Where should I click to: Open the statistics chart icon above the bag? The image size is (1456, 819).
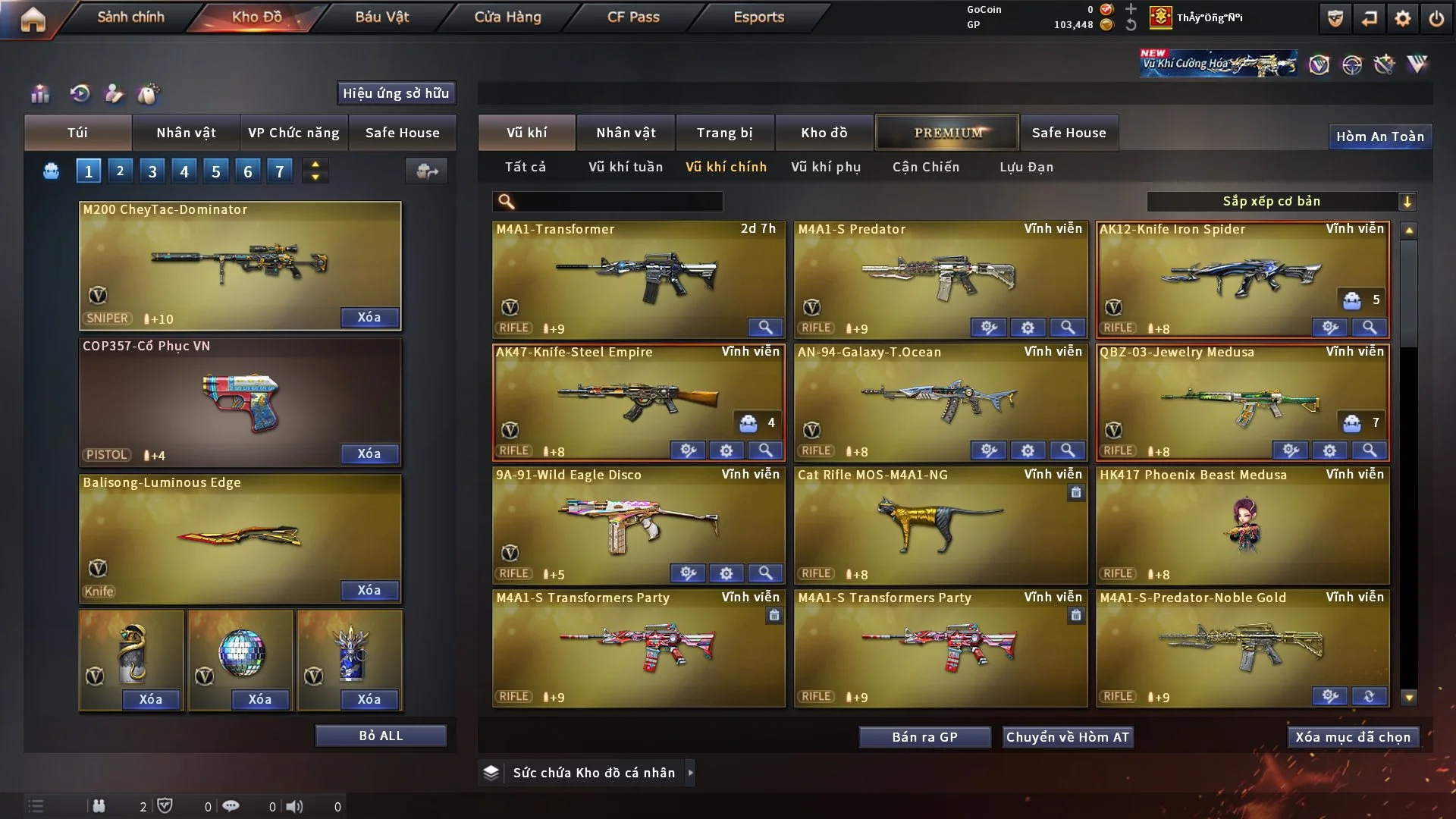click(x=39, y=93)
